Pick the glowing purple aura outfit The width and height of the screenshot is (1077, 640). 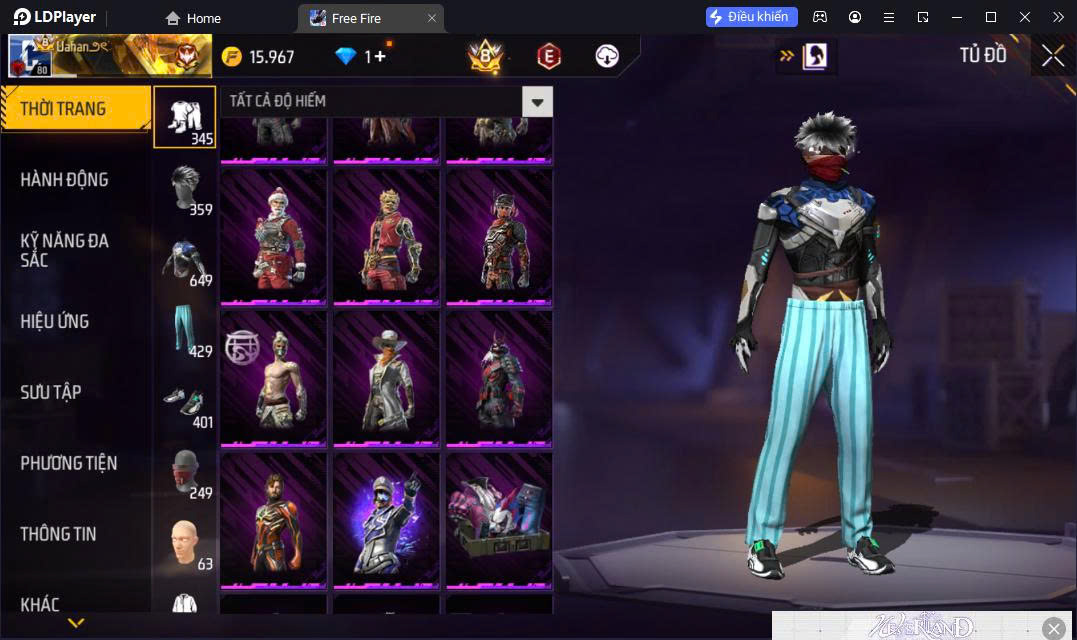coord(386,519)
